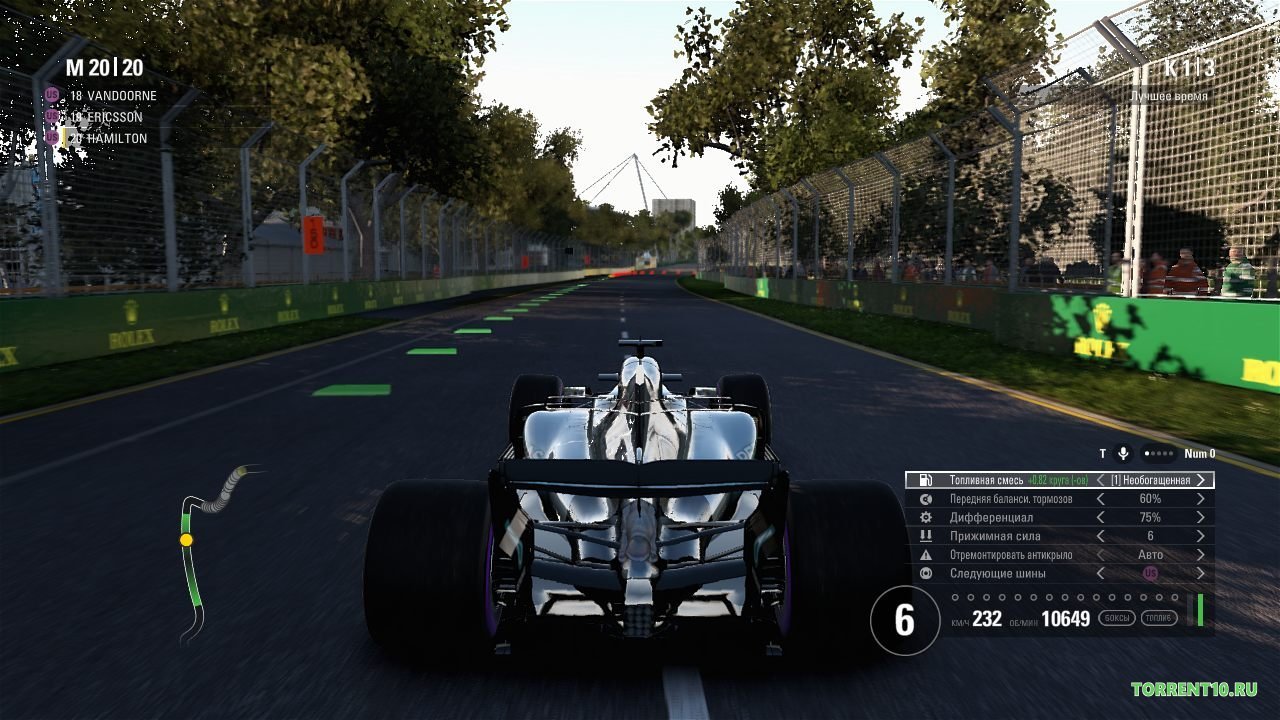1280x720 pixels.
Task: Select the Топливная смесь row in the MFD
Action: point(1000,480)
